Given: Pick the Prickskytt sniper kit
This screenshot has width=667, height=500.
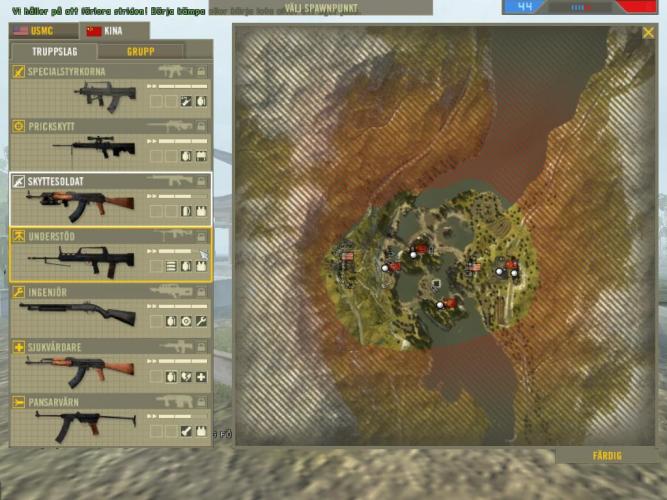Looking at the screenshot, I should coord(109,144).
